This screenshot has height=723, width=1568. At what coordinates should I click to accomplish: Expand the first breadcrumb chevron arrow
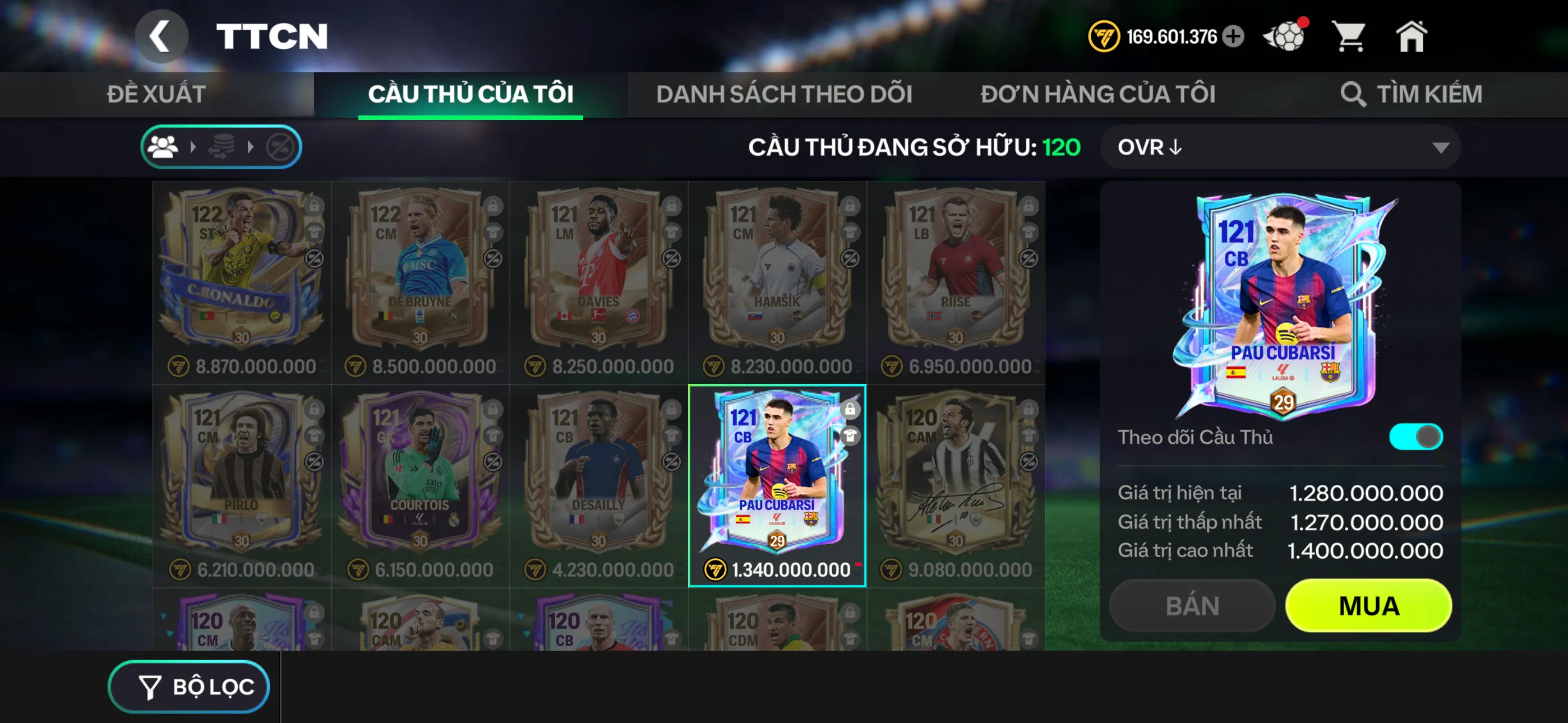pyautogui.click(x=193, y=146)
